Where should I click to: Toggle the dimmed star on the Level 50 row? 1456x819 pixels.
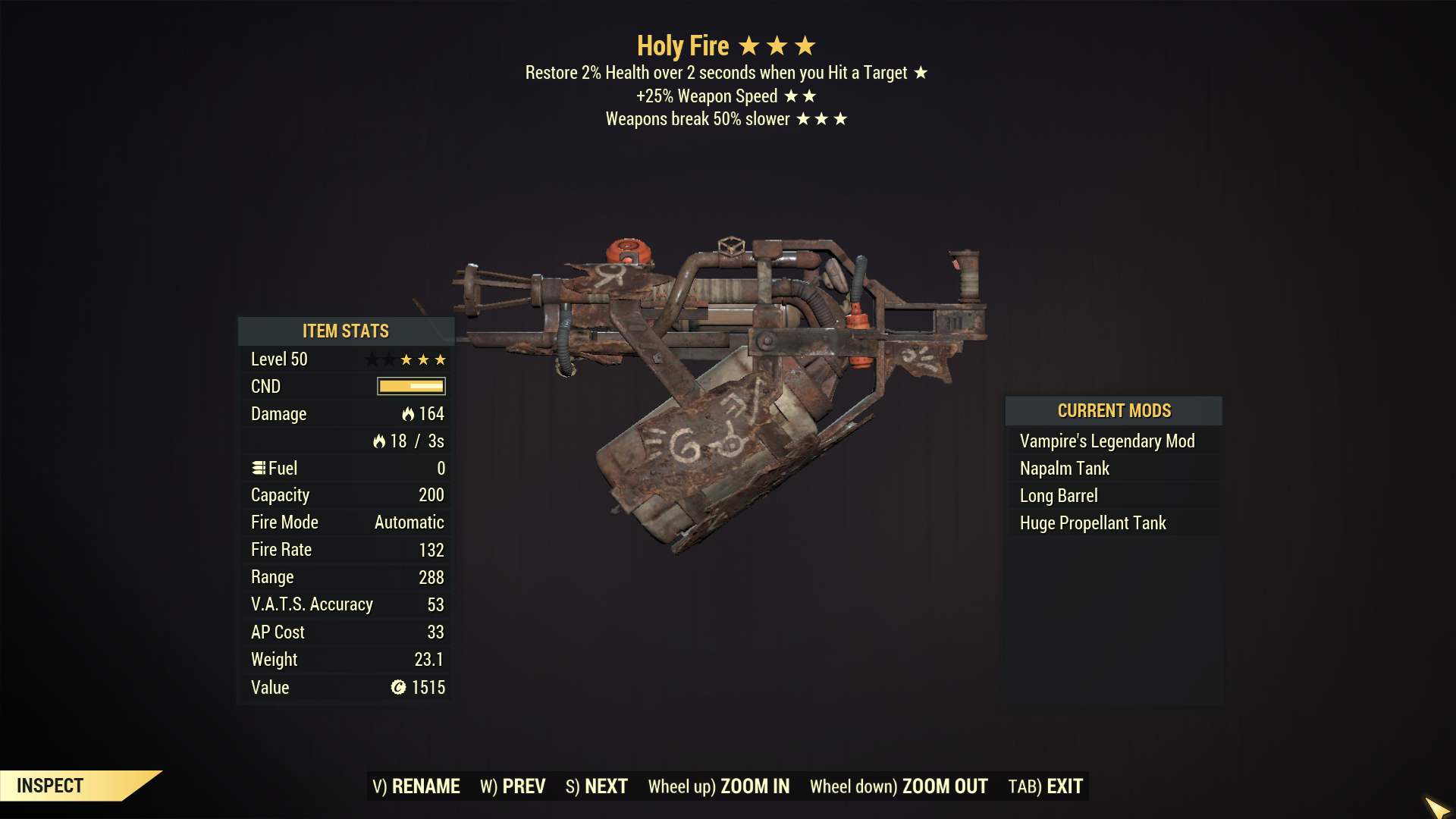(372, 359)
